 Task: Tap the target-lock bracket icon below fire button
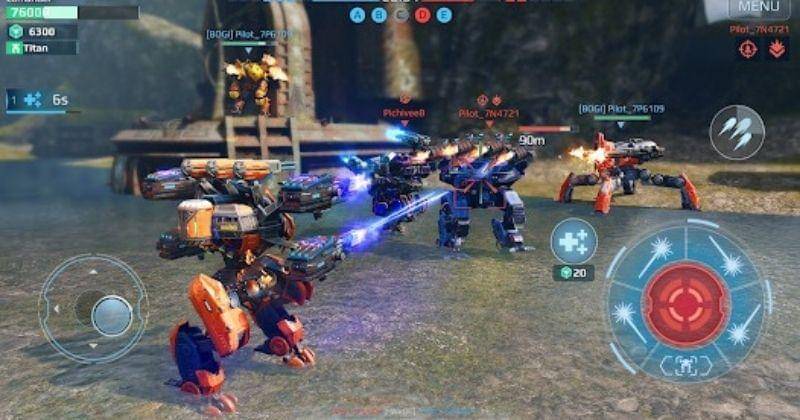(685, 367)
